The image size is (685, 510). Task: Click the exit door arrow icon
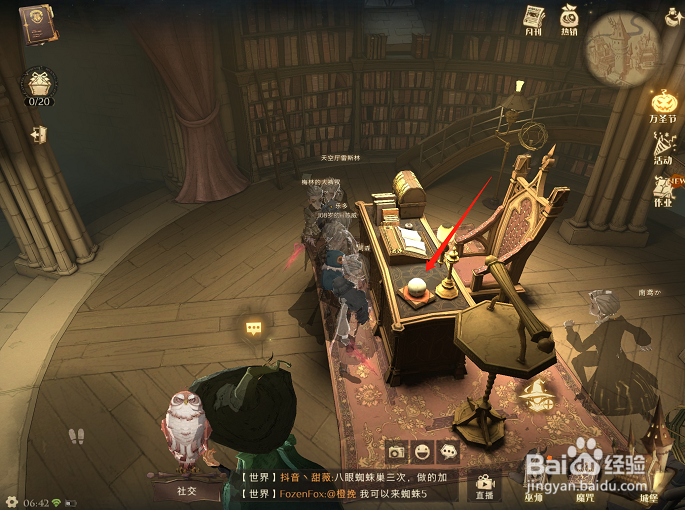[x=38, y=133]
